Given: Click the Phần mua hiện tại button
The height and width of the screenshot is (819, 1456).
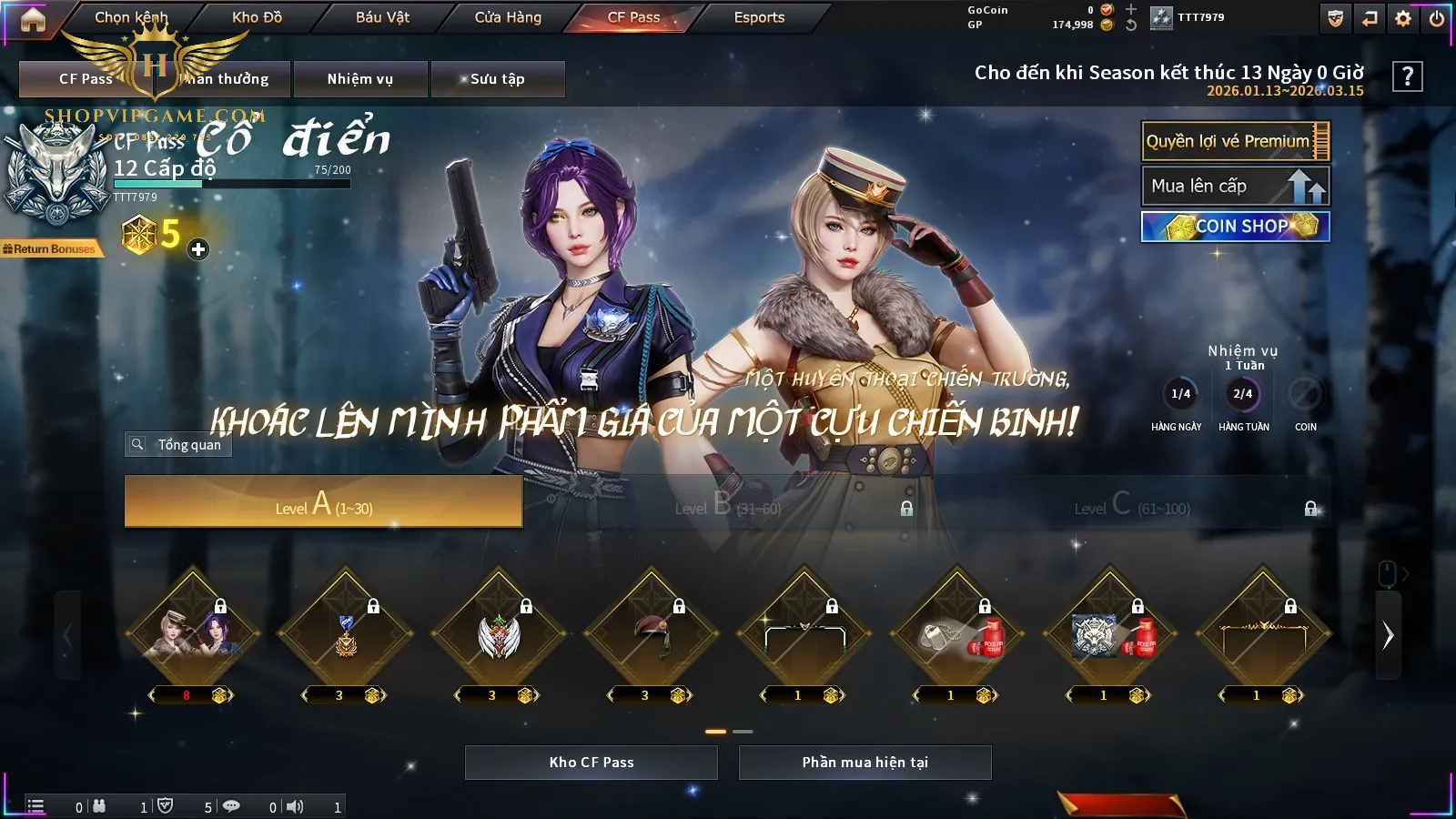Looking at the screenshot, I should pyautogui.click(x=864, y=763).
